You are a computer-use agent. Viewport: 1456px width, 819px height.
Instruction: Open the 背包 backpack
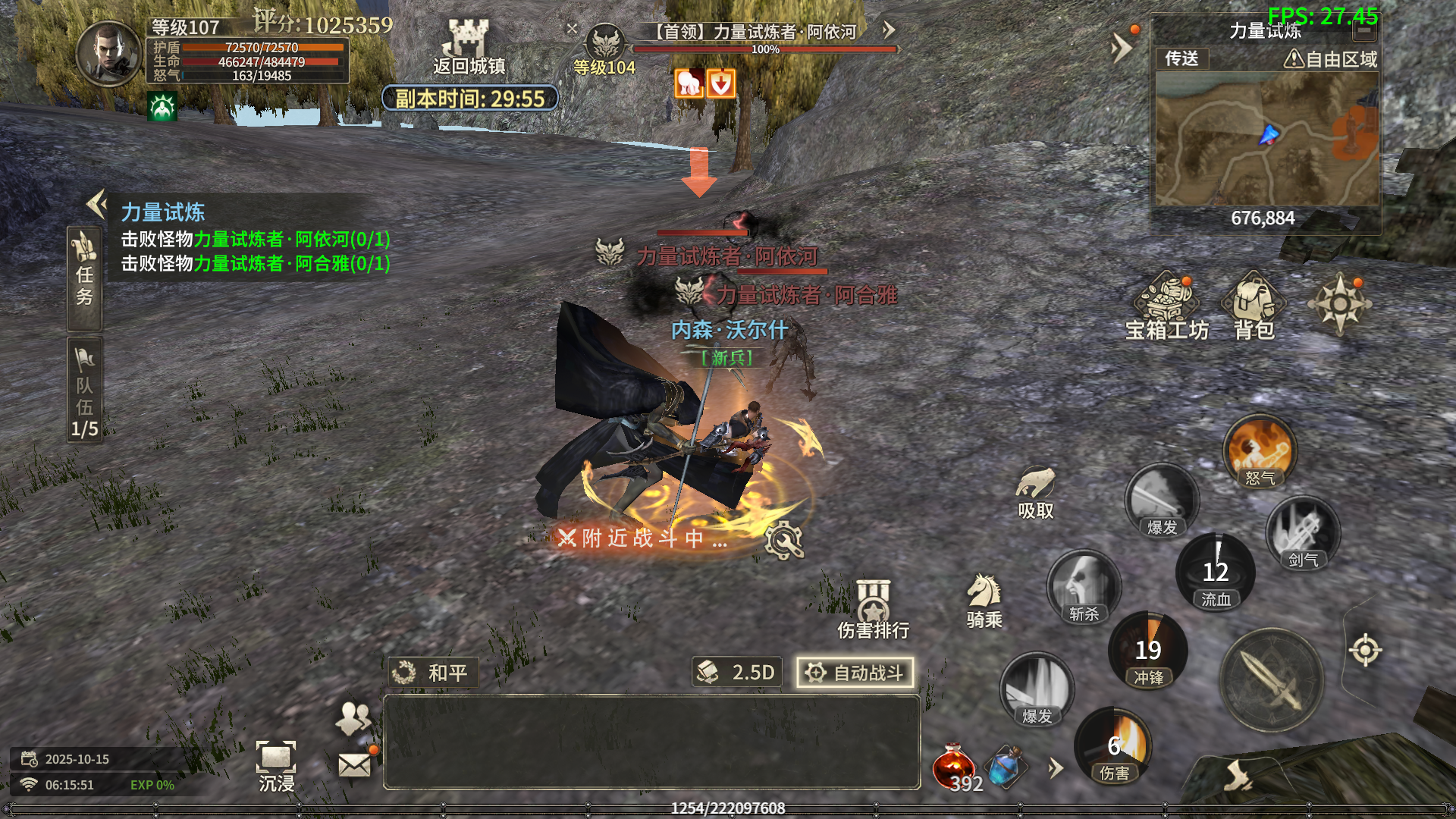1254,305
